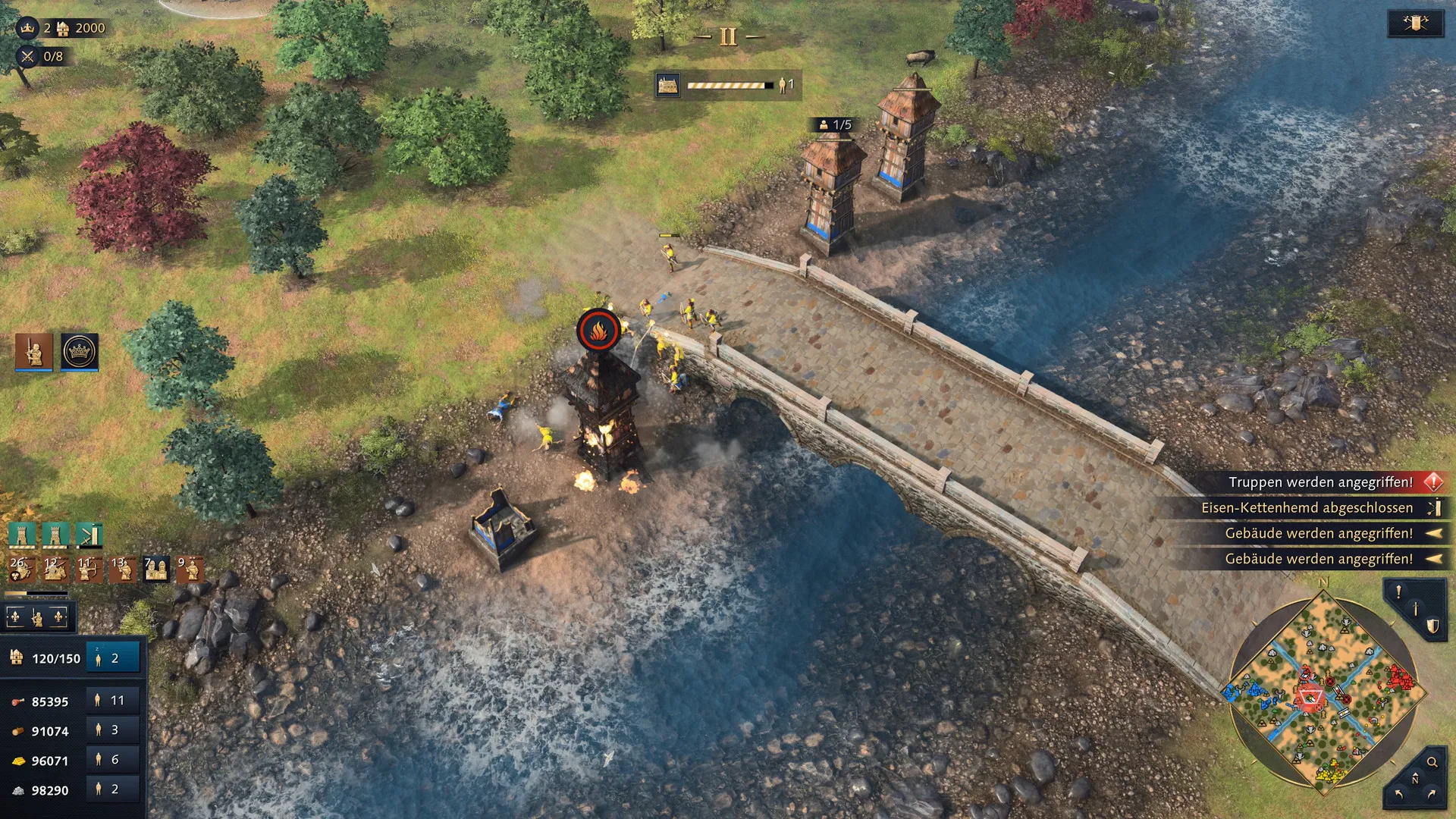This screenshot has width=1456, height=819.
Task: Select the 11 food villagers
Action: point(113,701)
